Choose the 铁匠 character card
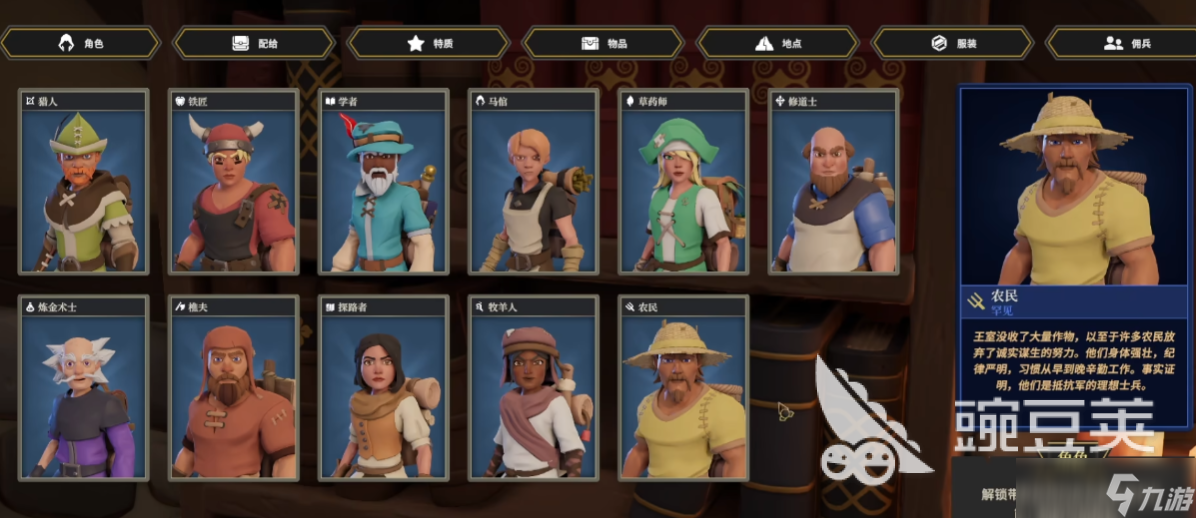 tap(234, 182)
